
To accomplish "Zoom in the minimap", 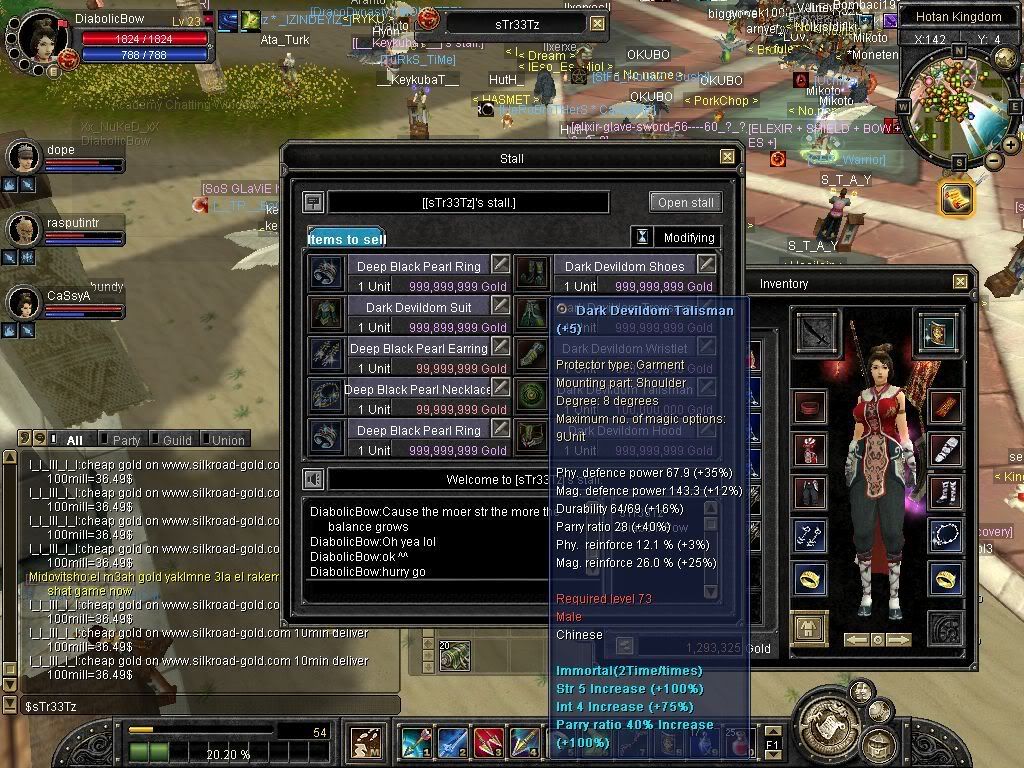I will coord(1010,145).
